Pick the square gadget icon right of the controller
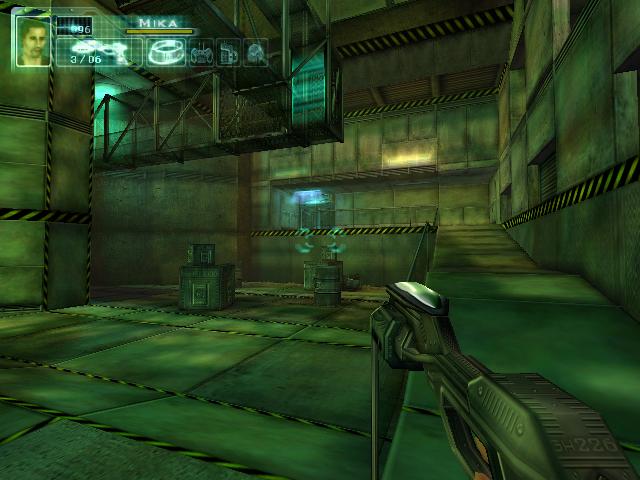Image resolution: width=640 pixels, height=480 pixels. coord(229,52)
